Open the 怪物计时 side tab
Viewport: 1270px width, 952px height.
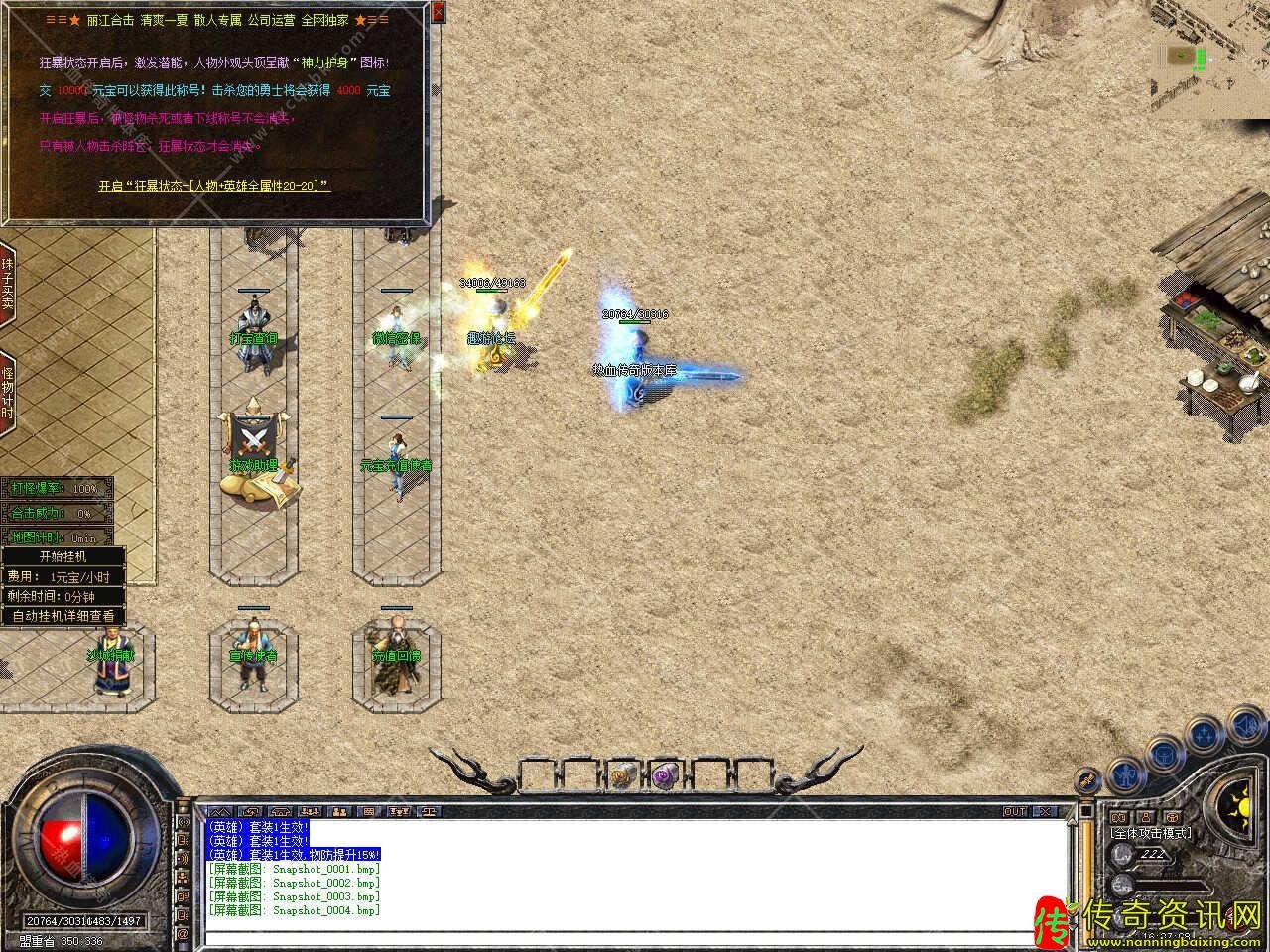click(x=7, y=393)
